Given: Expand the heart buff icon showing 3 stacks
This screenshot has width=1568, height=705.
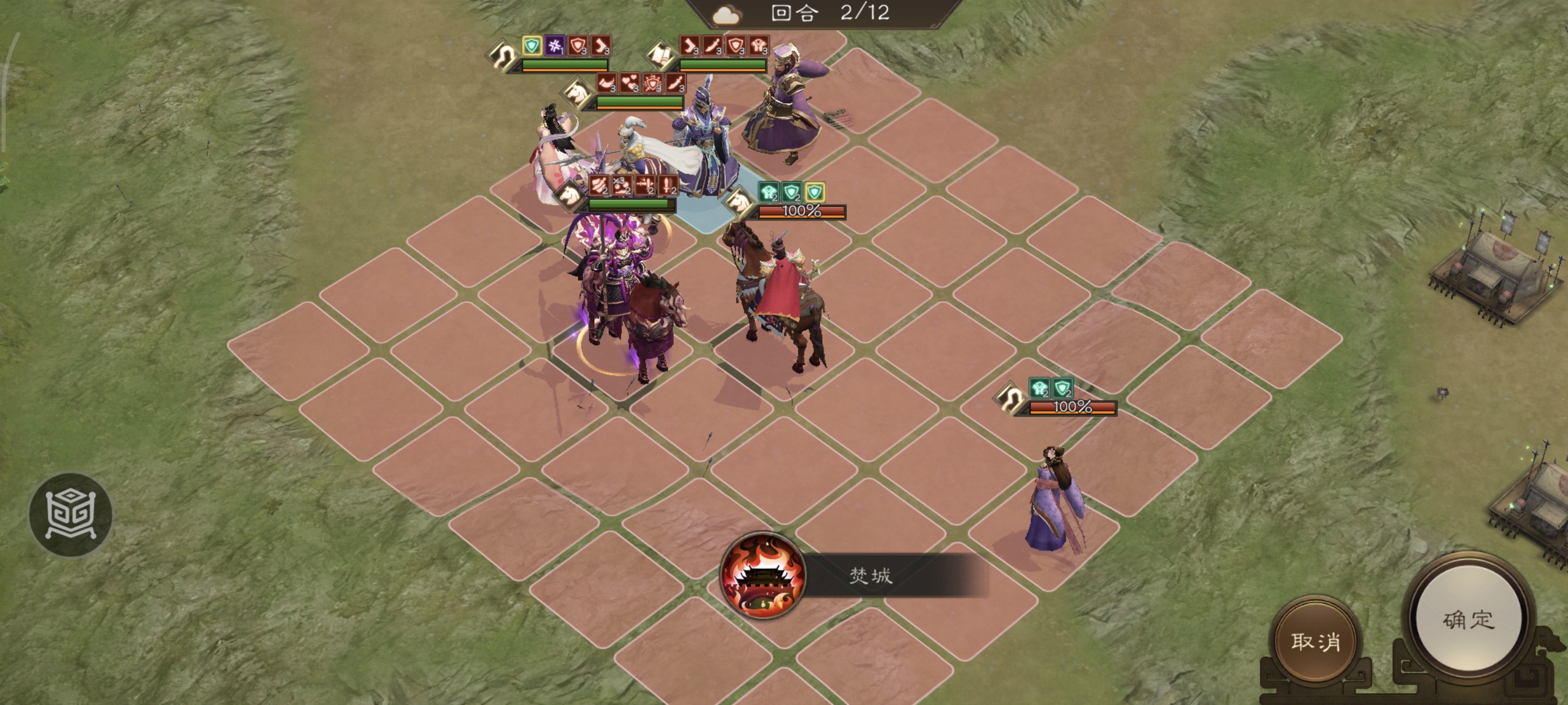Looking at the screenshot, I should tap(630, 83).
